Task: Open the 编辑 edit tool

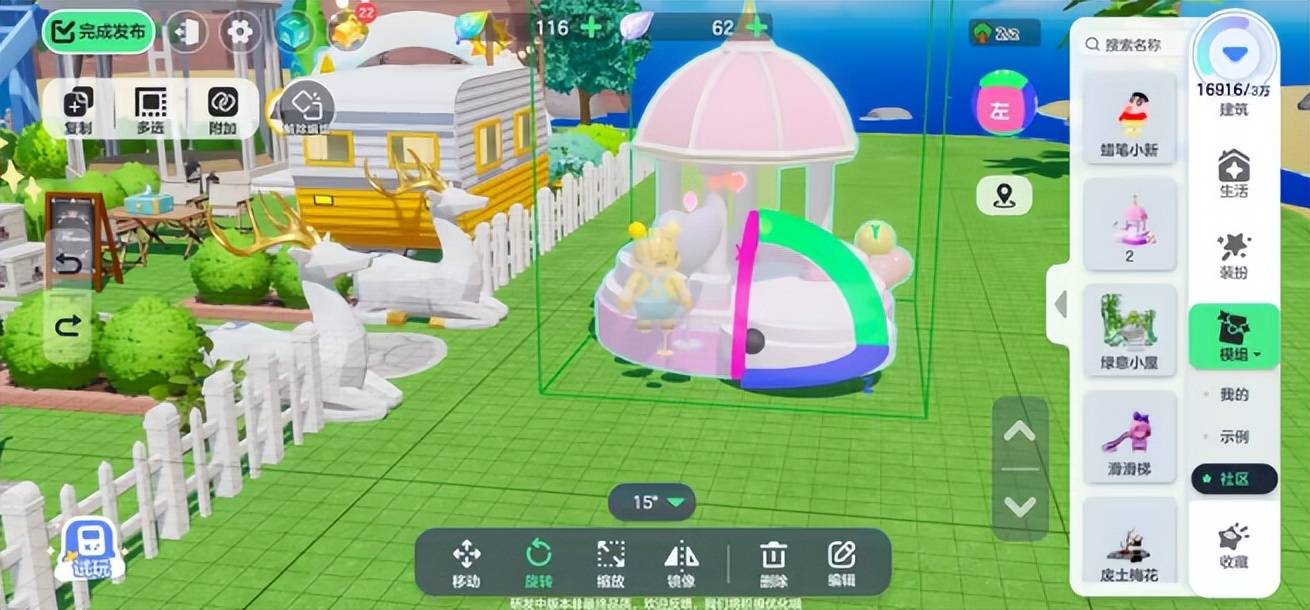Action: pyautogui.click(x=842, y=563)
